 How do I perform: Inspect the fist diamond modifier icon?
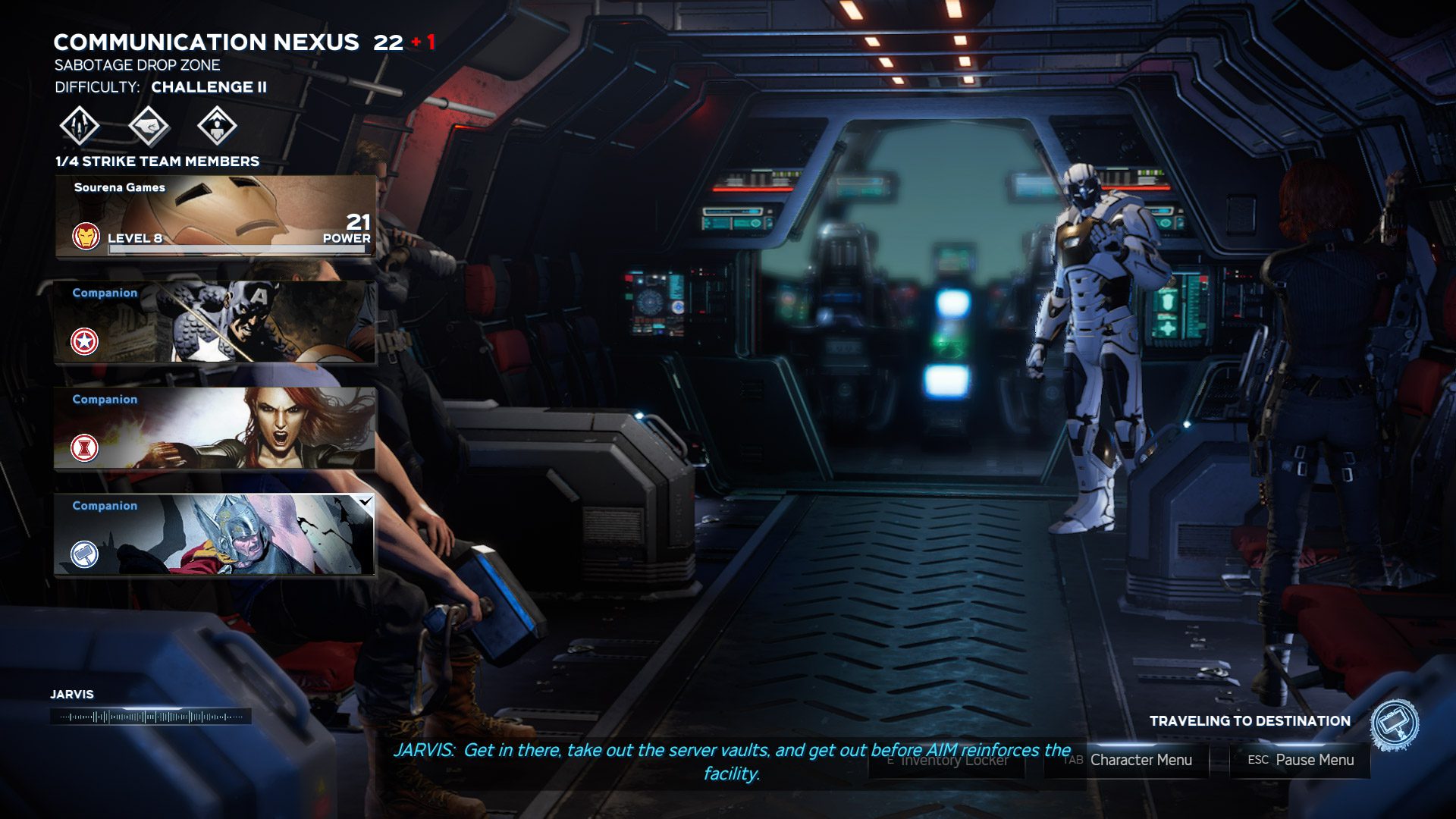[x=149, y=125]
